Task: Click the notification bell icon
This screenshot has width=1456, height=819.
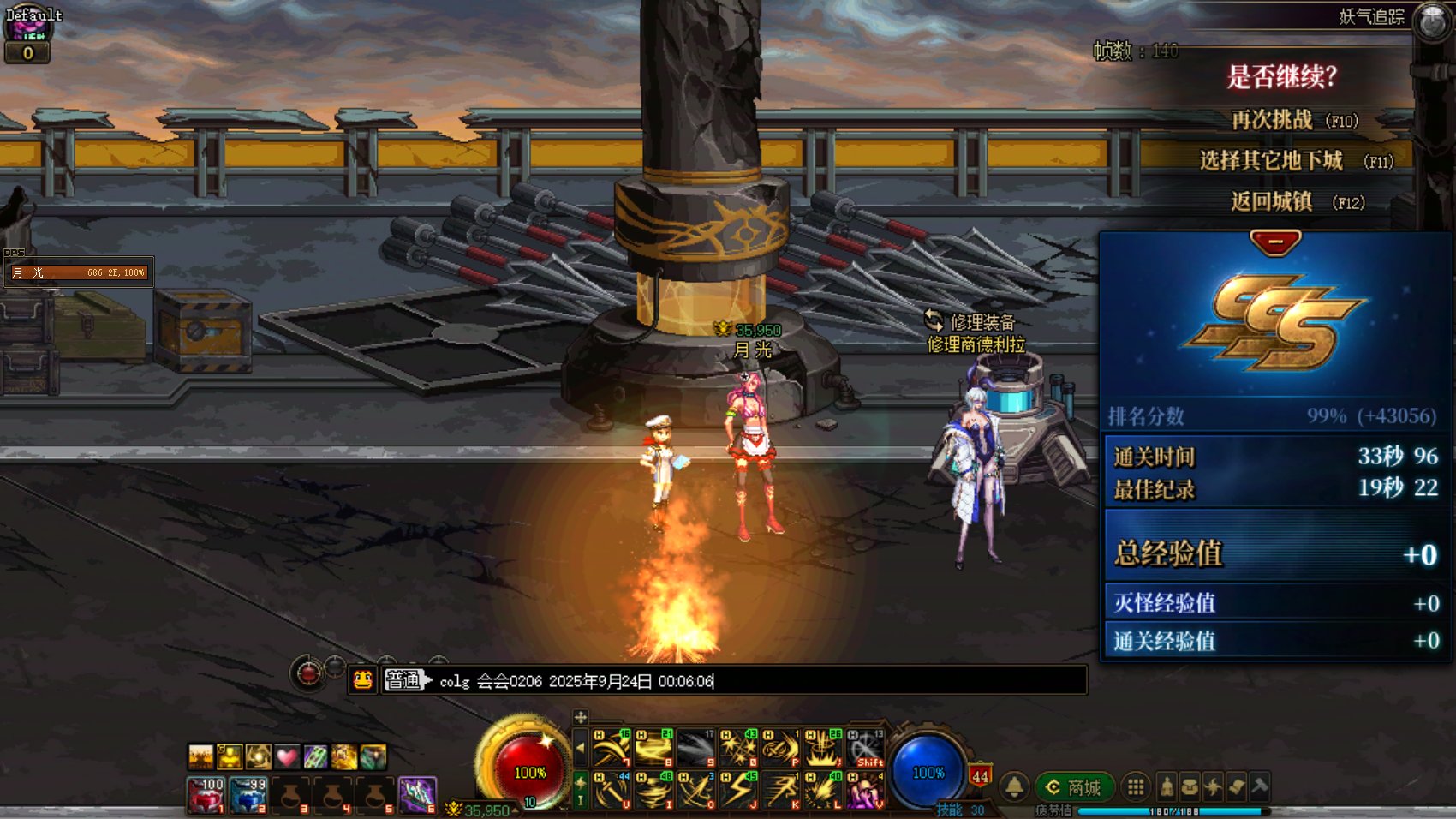Action: (x=1015, y=786)
